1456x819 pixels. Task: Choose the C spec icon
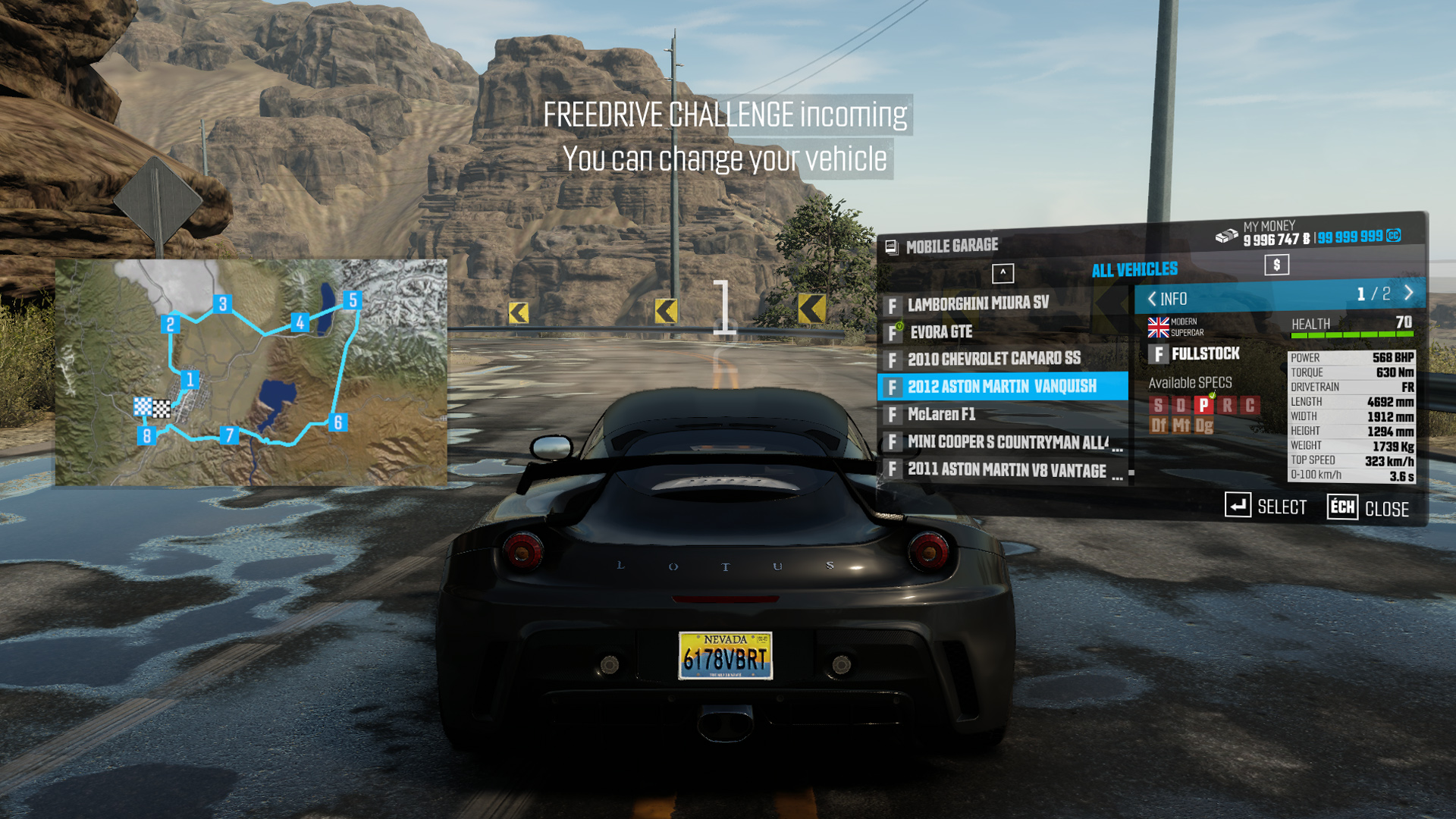pyautogui.click(x=1250, y=405)
